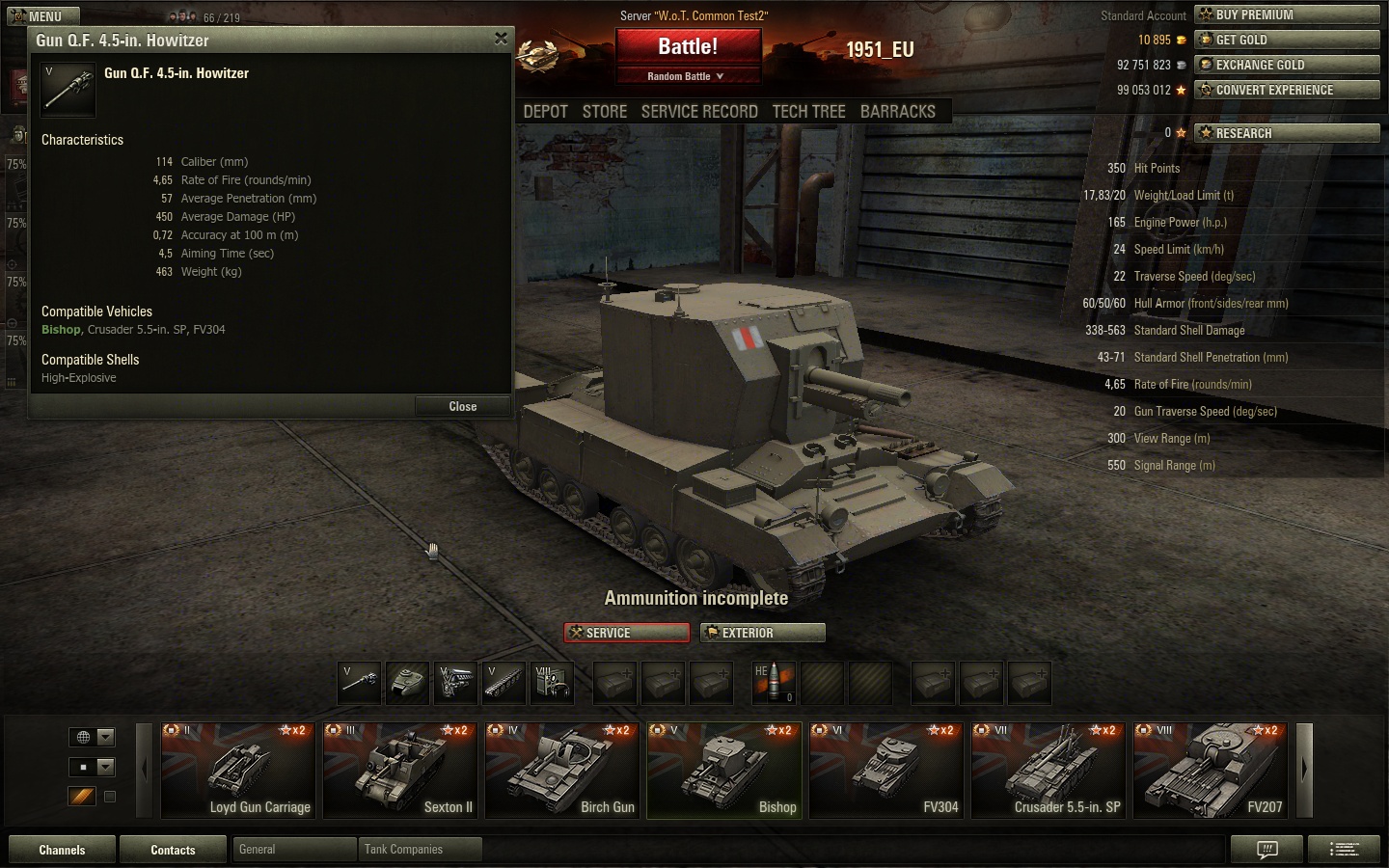
Task: View the SERVICE RECORD tab
Action: 699,112
